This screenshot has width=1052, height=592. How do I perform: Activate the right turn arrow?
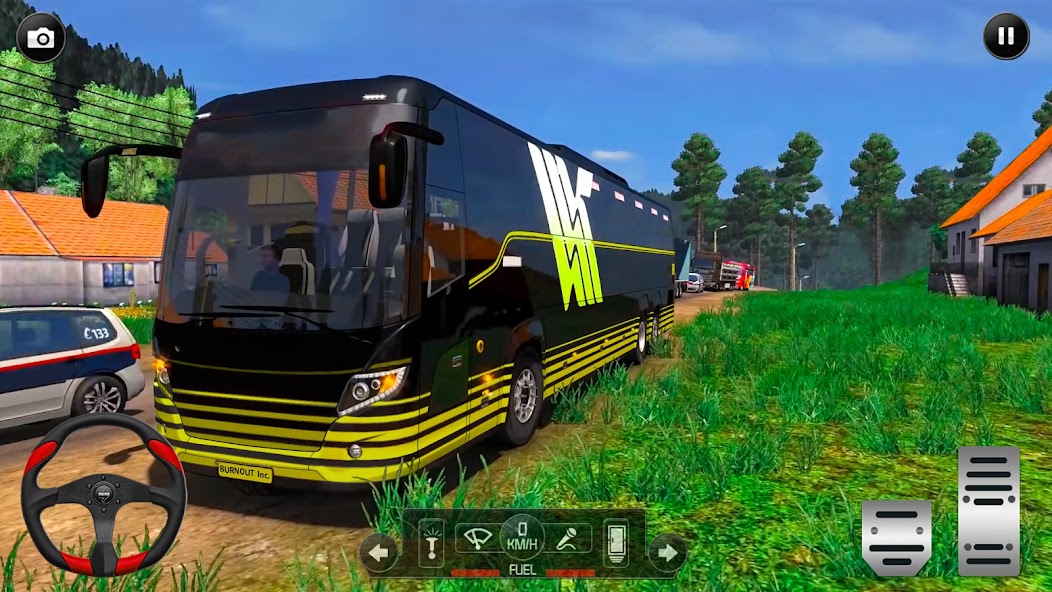pos(667,552)
